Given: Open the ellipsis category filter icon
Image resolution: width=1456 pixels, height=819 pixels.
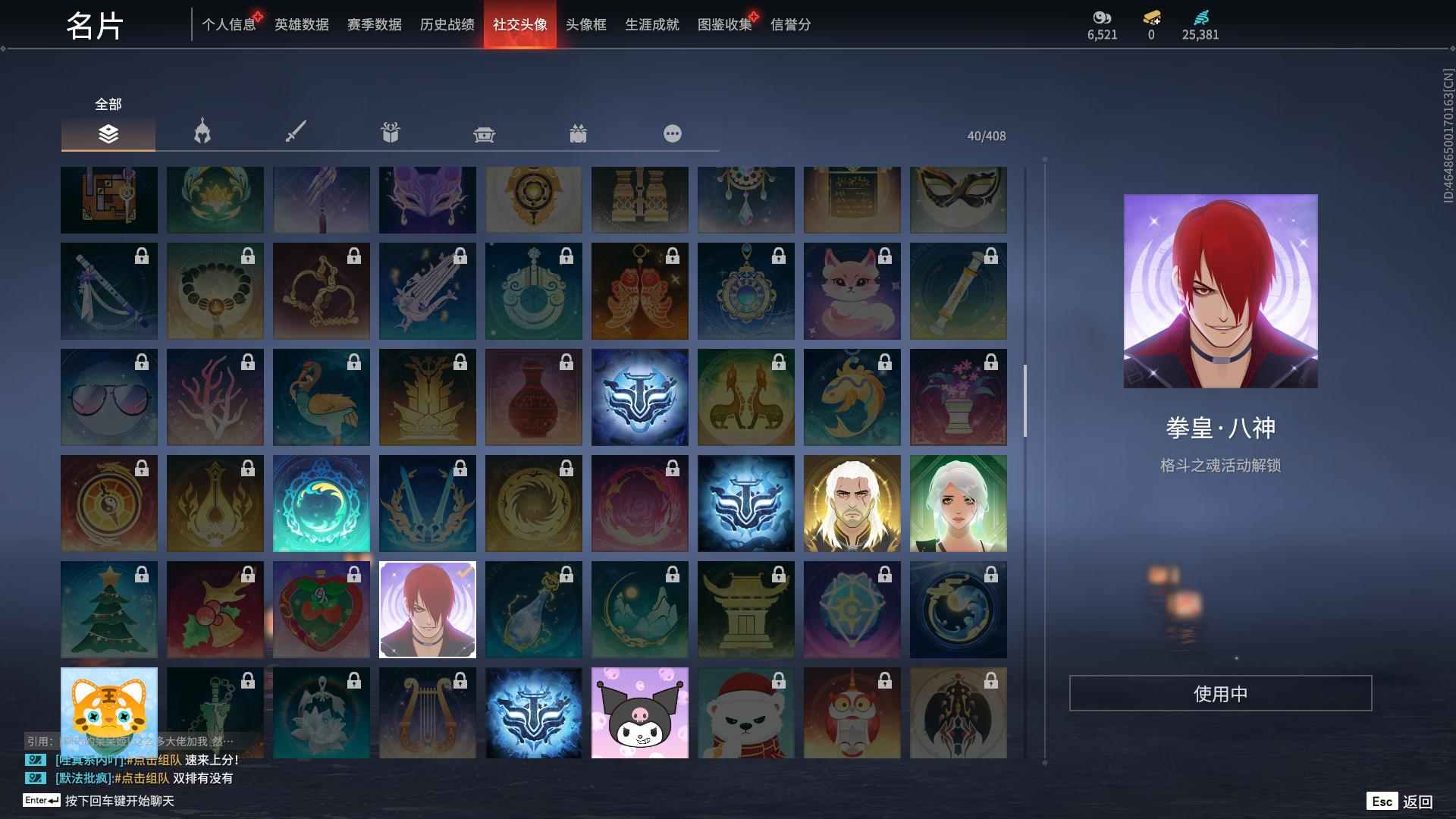Looking at the screenshot, I should [672, 133].
